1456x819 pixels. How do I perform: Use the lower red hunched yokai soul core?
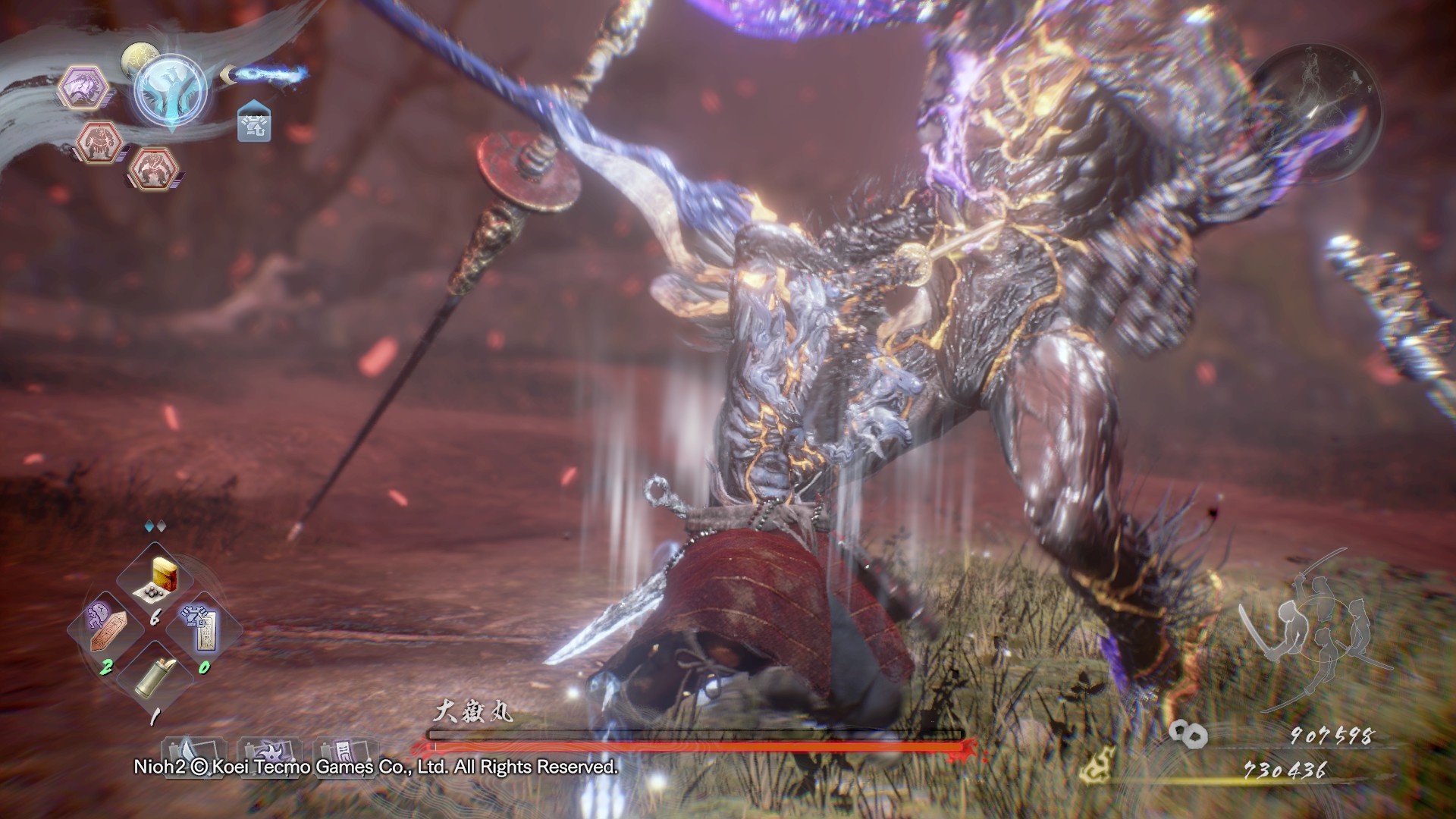pyautogui.click(x=154, y=168)
